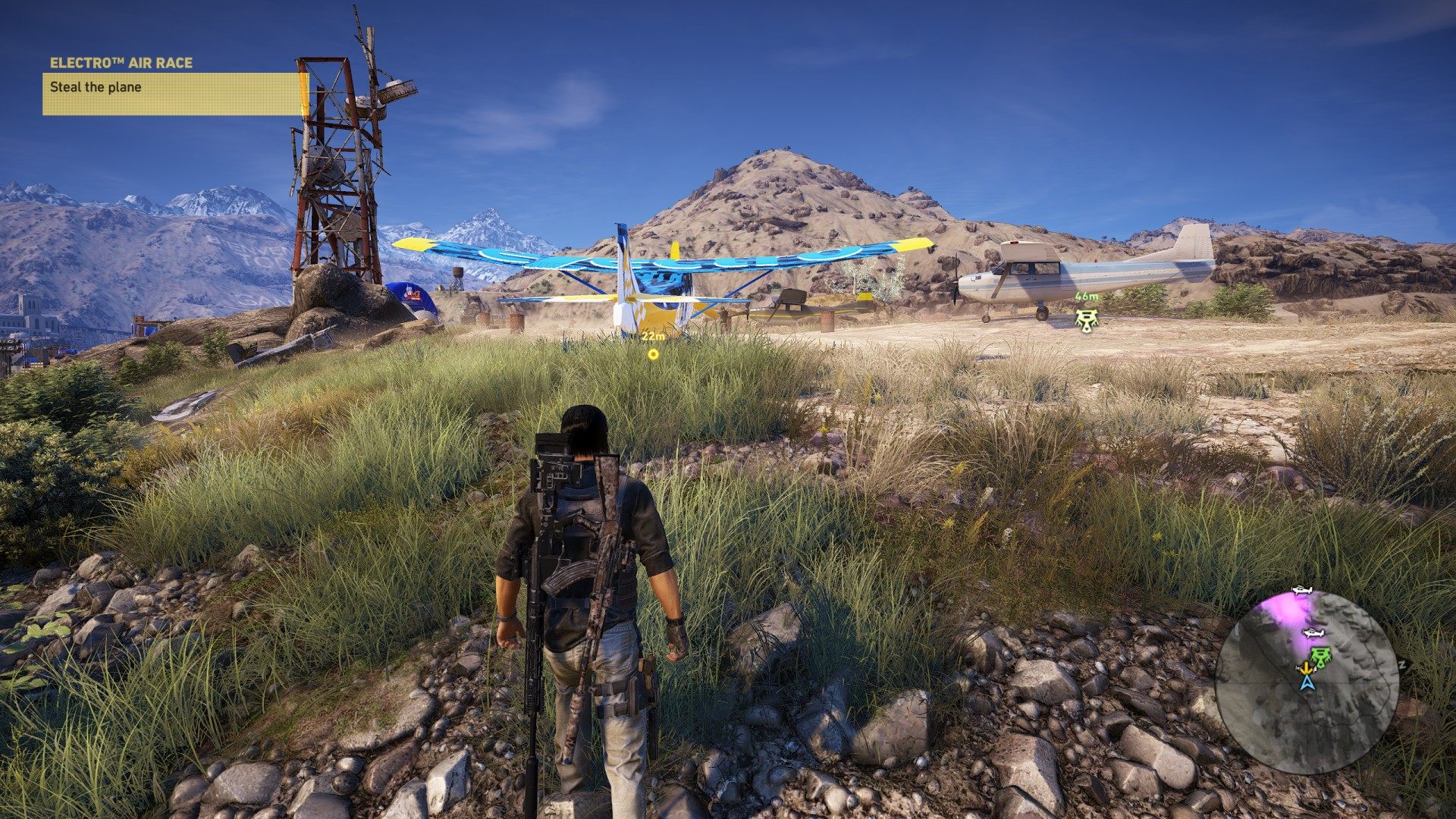1456x819 pixels.
Task: Click the Electro Air Race mission title
Action: [x=121, y=63]
